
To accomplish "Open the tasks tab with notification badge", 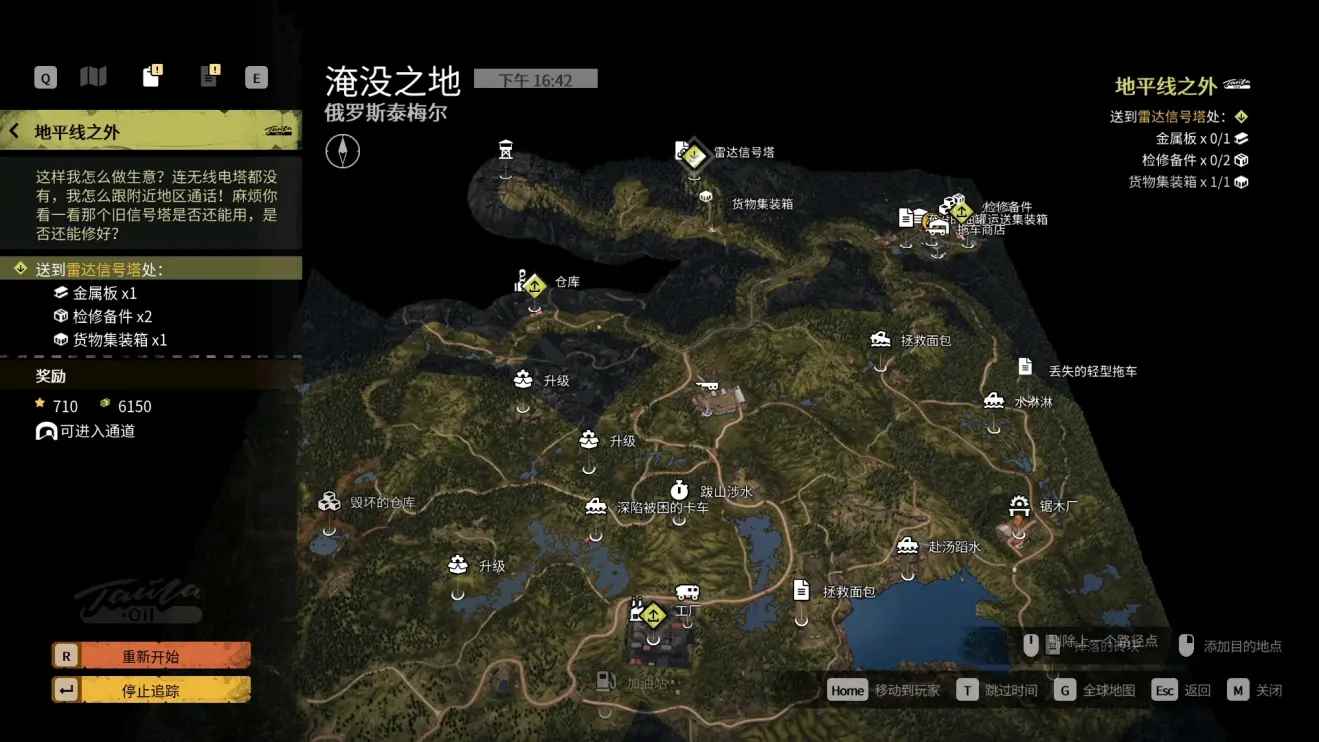I will pyautogui.click(x=152, y=76).
